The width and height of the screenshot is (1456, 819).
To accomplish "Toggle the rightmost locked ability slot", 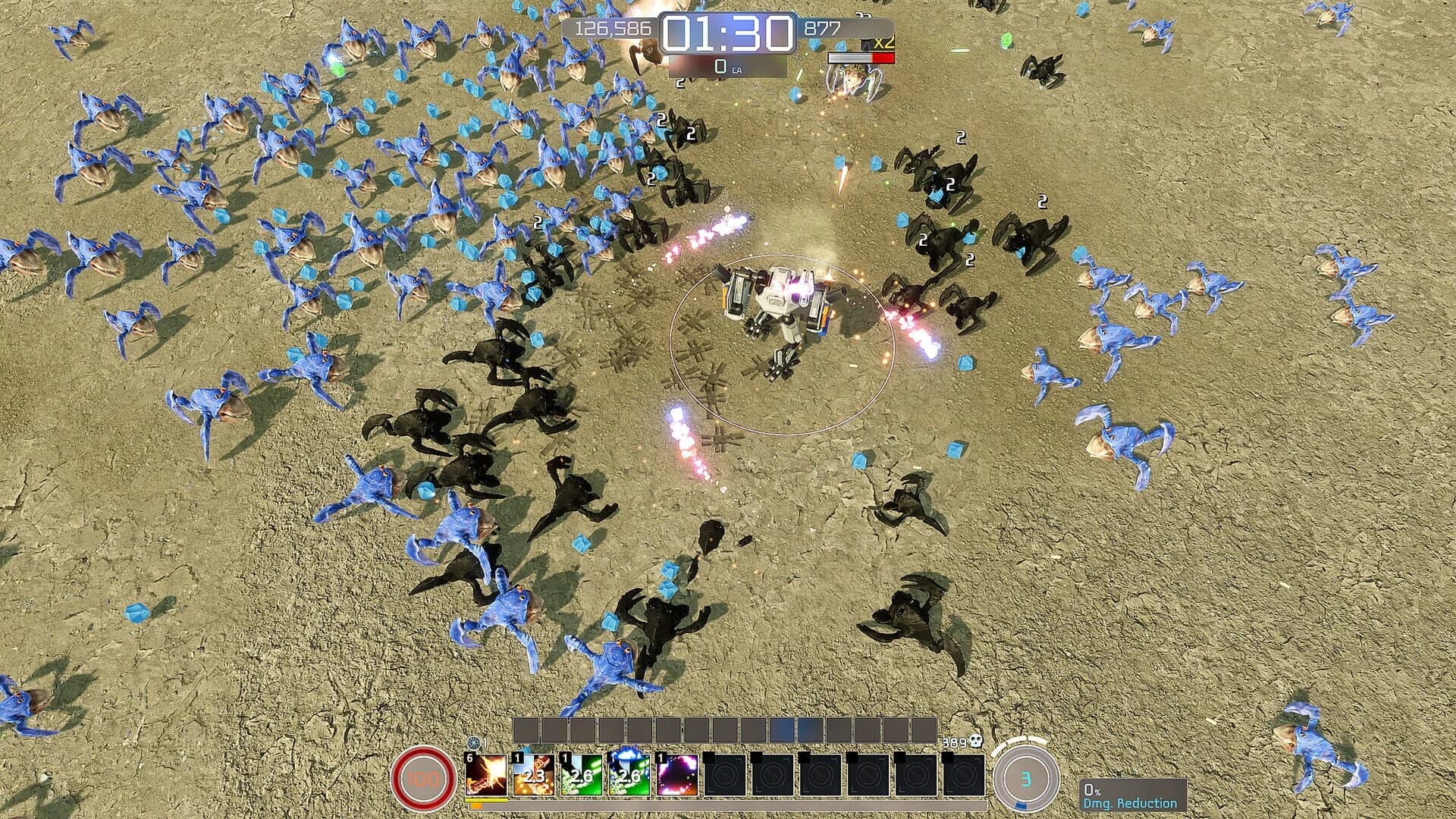I will [x=962, y=776].
